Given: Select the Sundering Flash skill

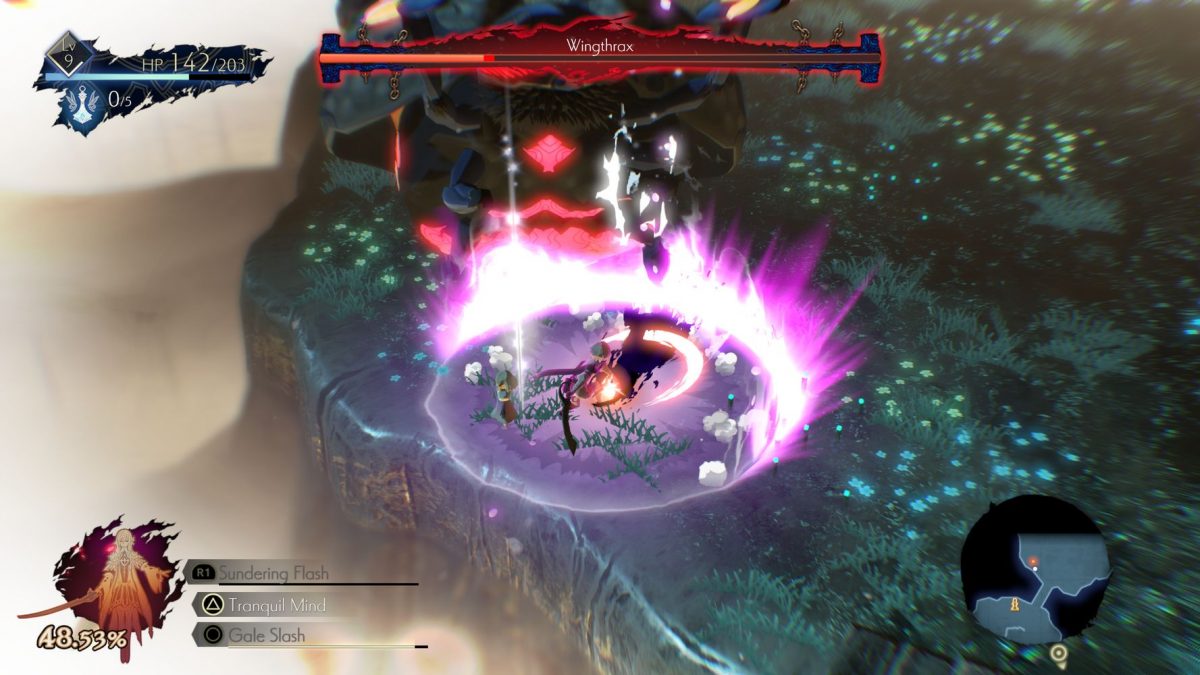Looking at the screenshot, I should pyautogui.click(x=272, y=574).
